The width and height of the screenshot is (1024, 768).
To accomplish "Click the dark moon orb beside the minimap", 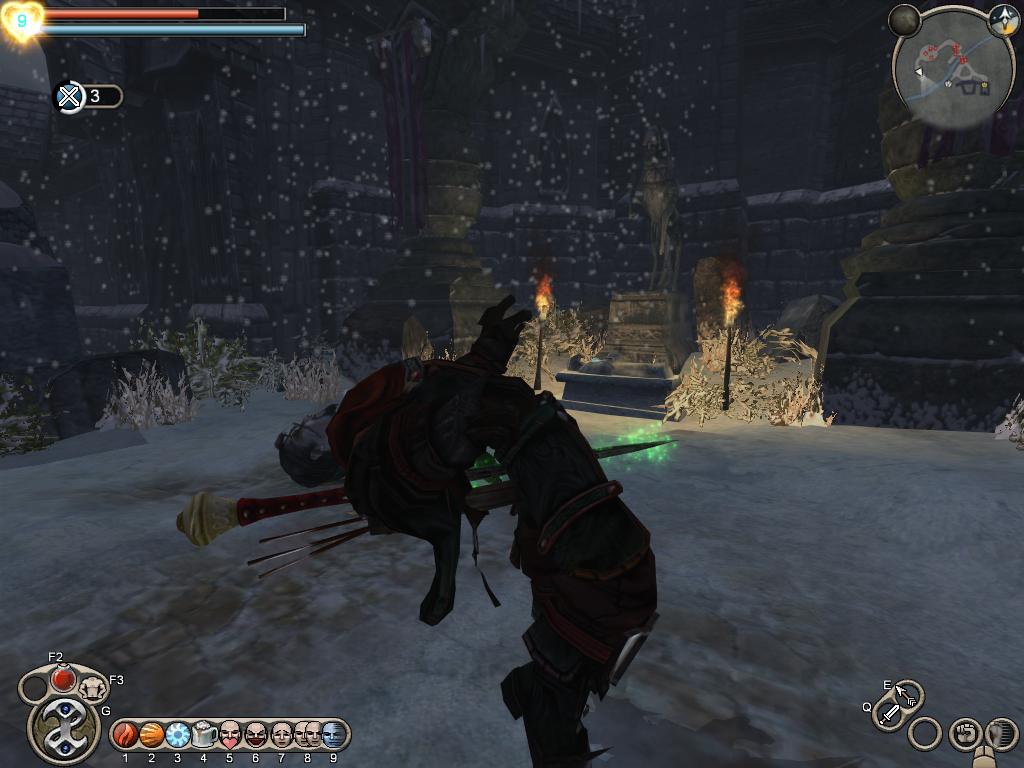I will pos(905,20).
